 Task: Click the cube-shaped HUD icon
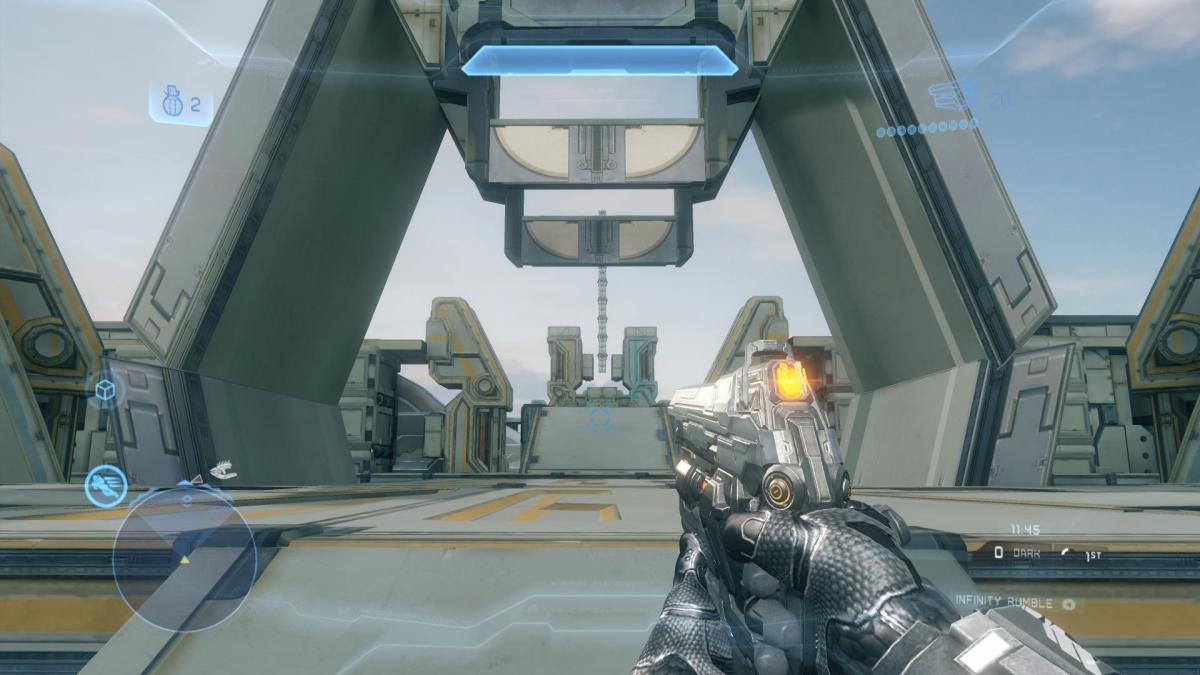point(105,390)
